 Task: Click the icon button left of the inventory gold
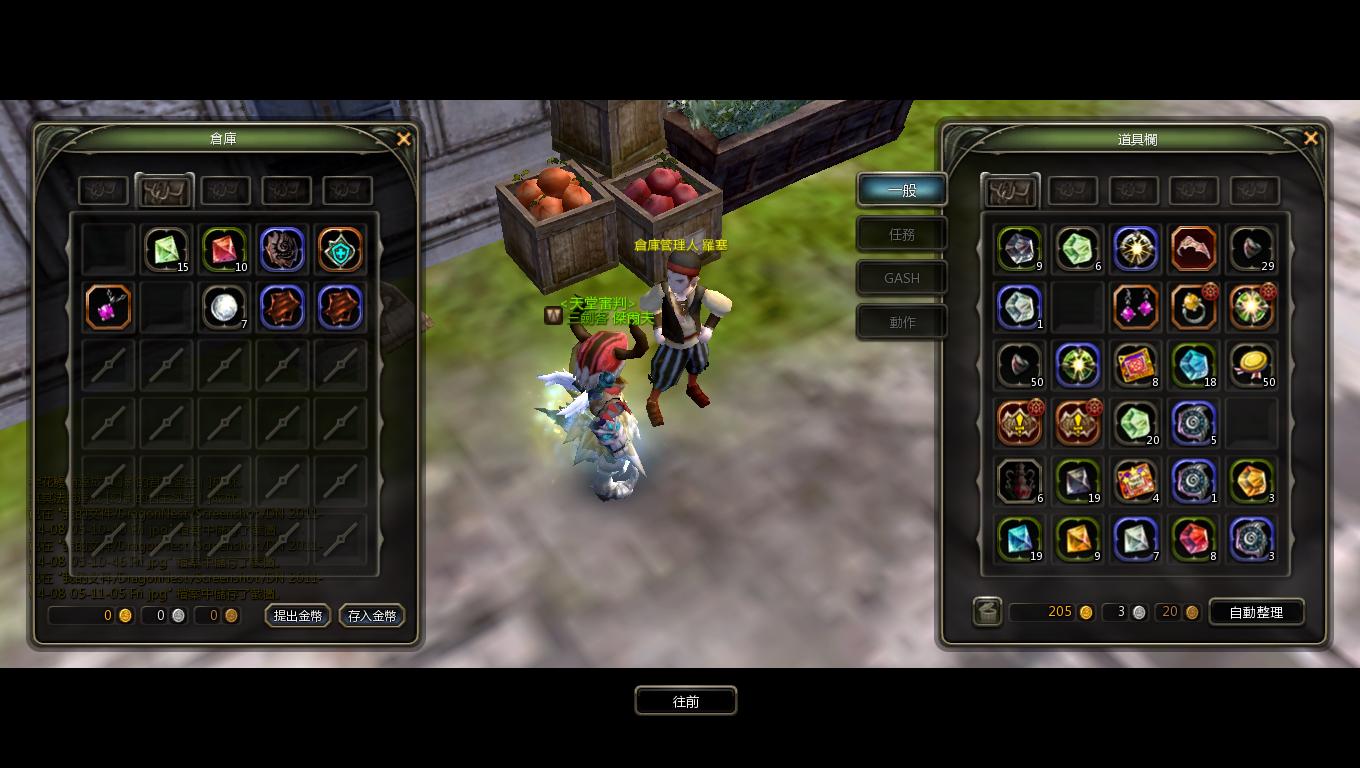tap(988, 612)
